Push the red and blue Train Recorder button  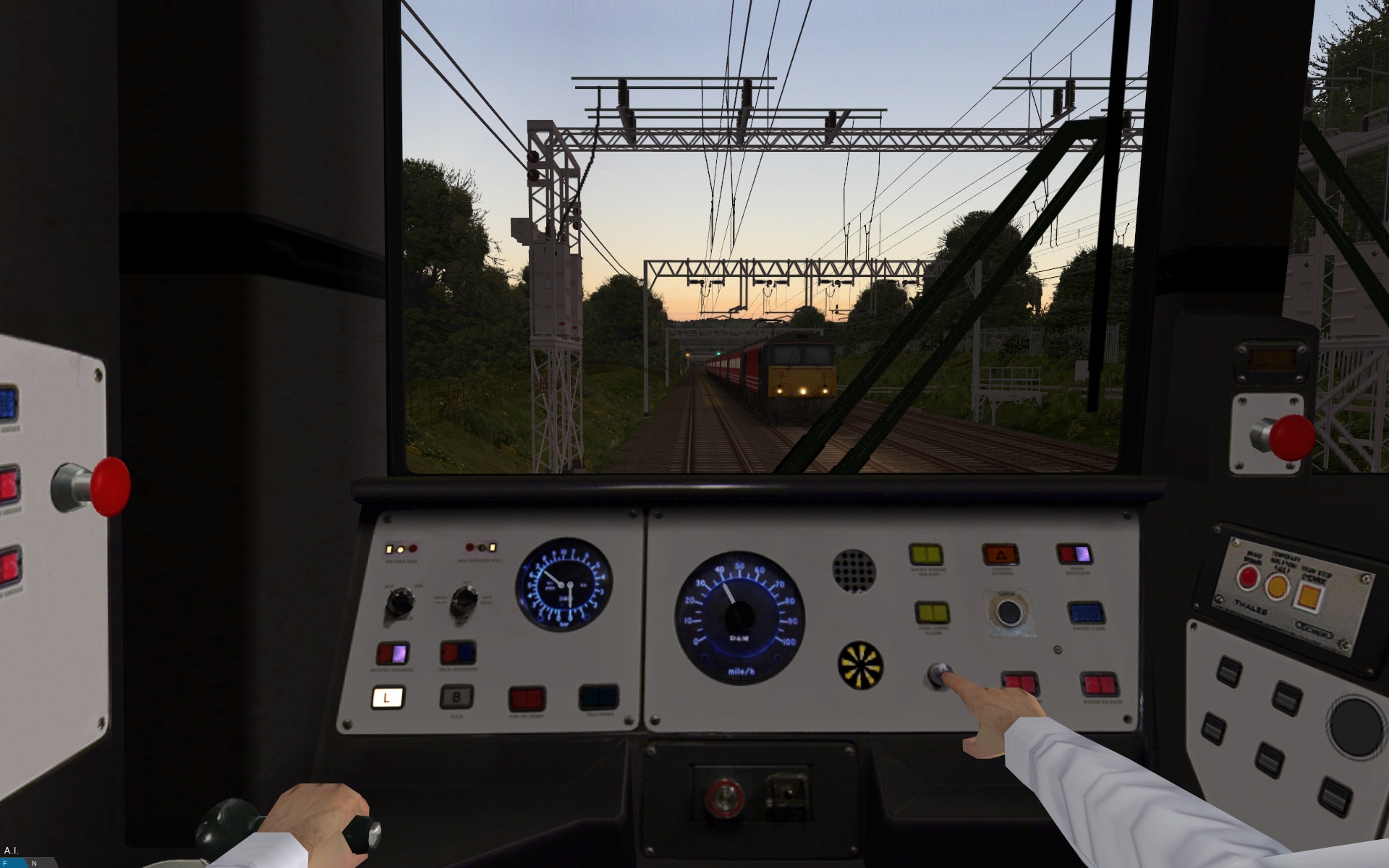458,652
